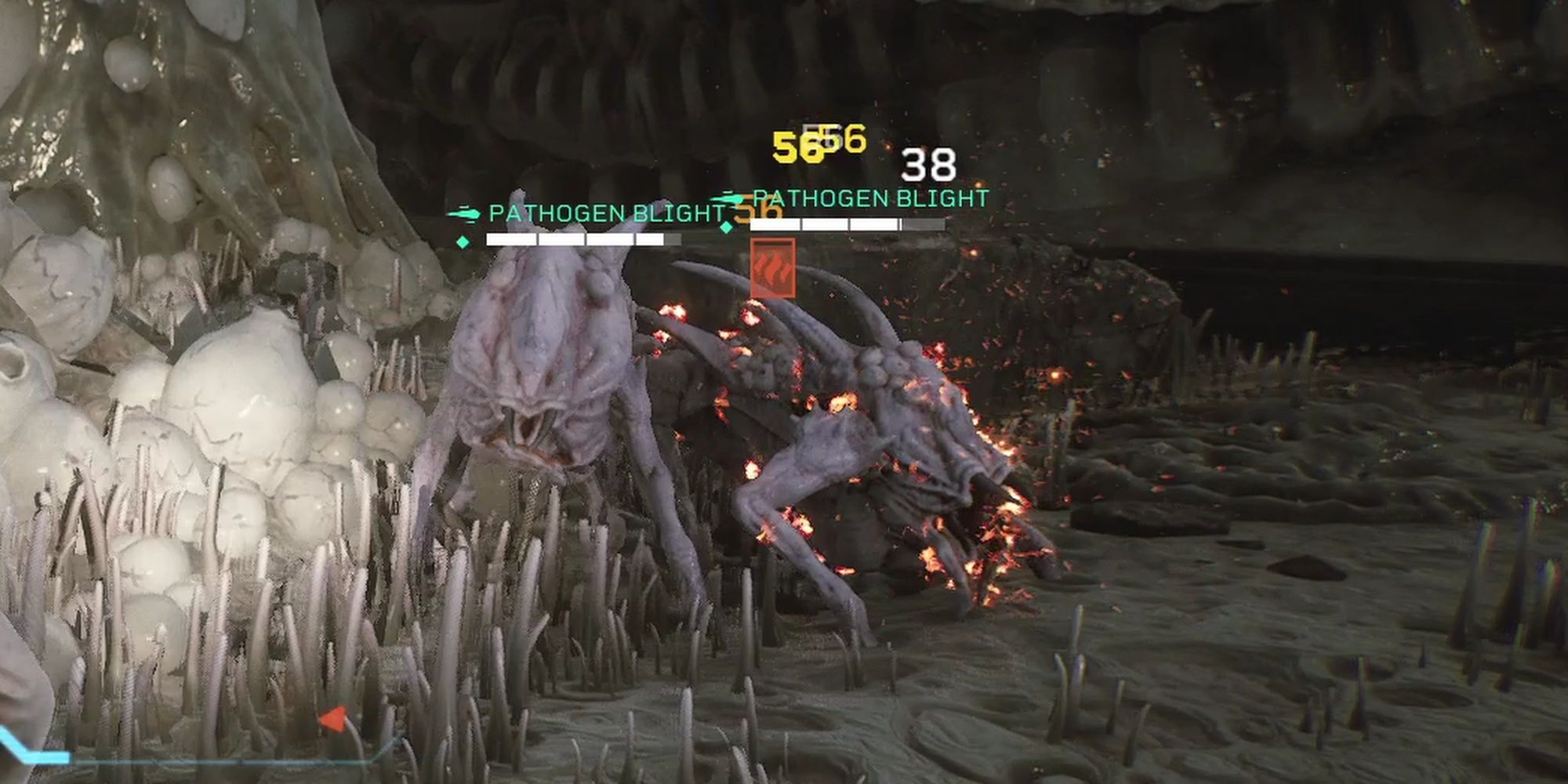The width and height of the screenshot is (1568, 784).
Task: Click the white damage number 38
Action: pyautogui.click(x=927, y=165)
